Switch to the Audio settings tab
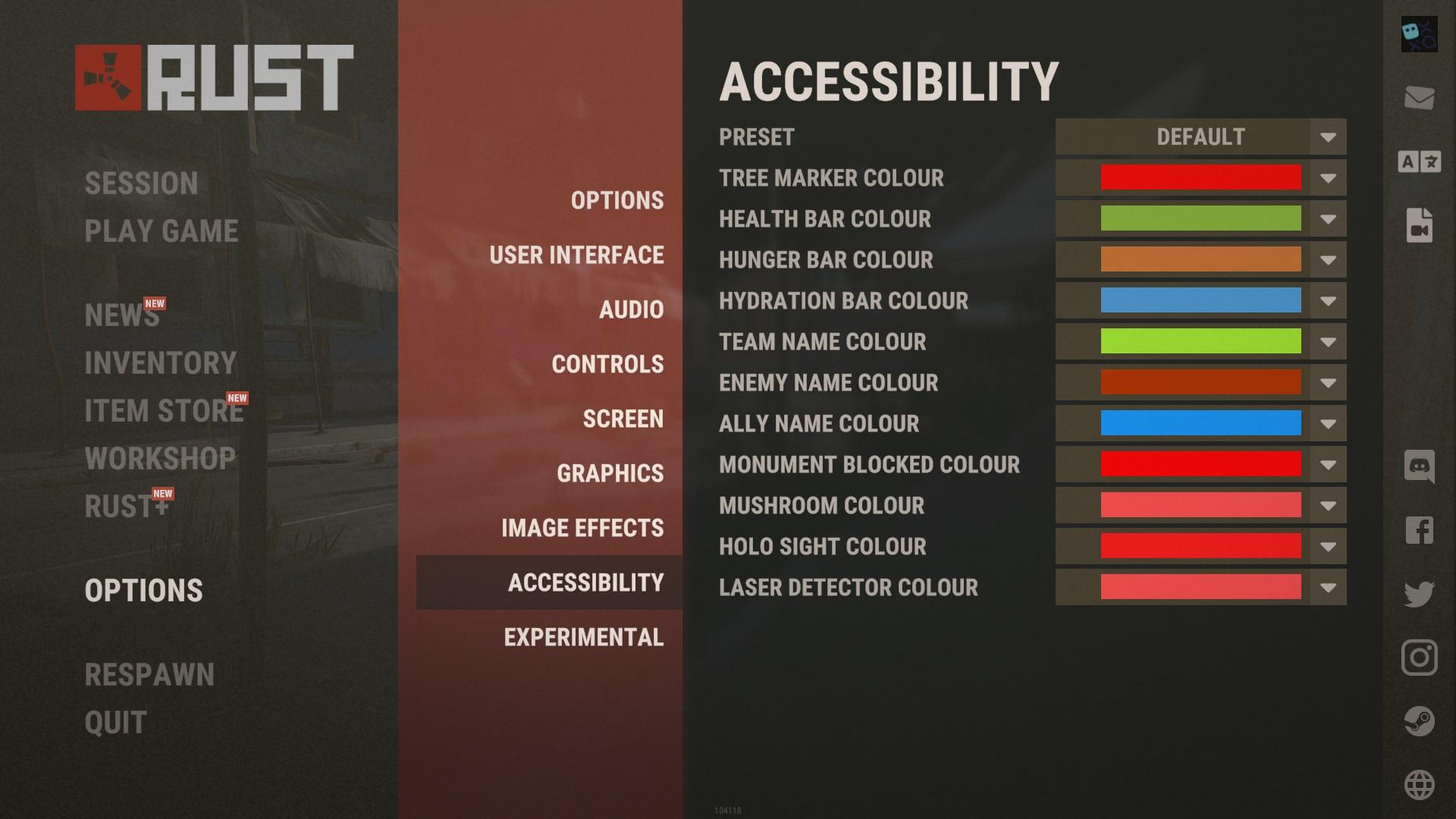Screen dimensions: 1456x819 tap(631, 309)
